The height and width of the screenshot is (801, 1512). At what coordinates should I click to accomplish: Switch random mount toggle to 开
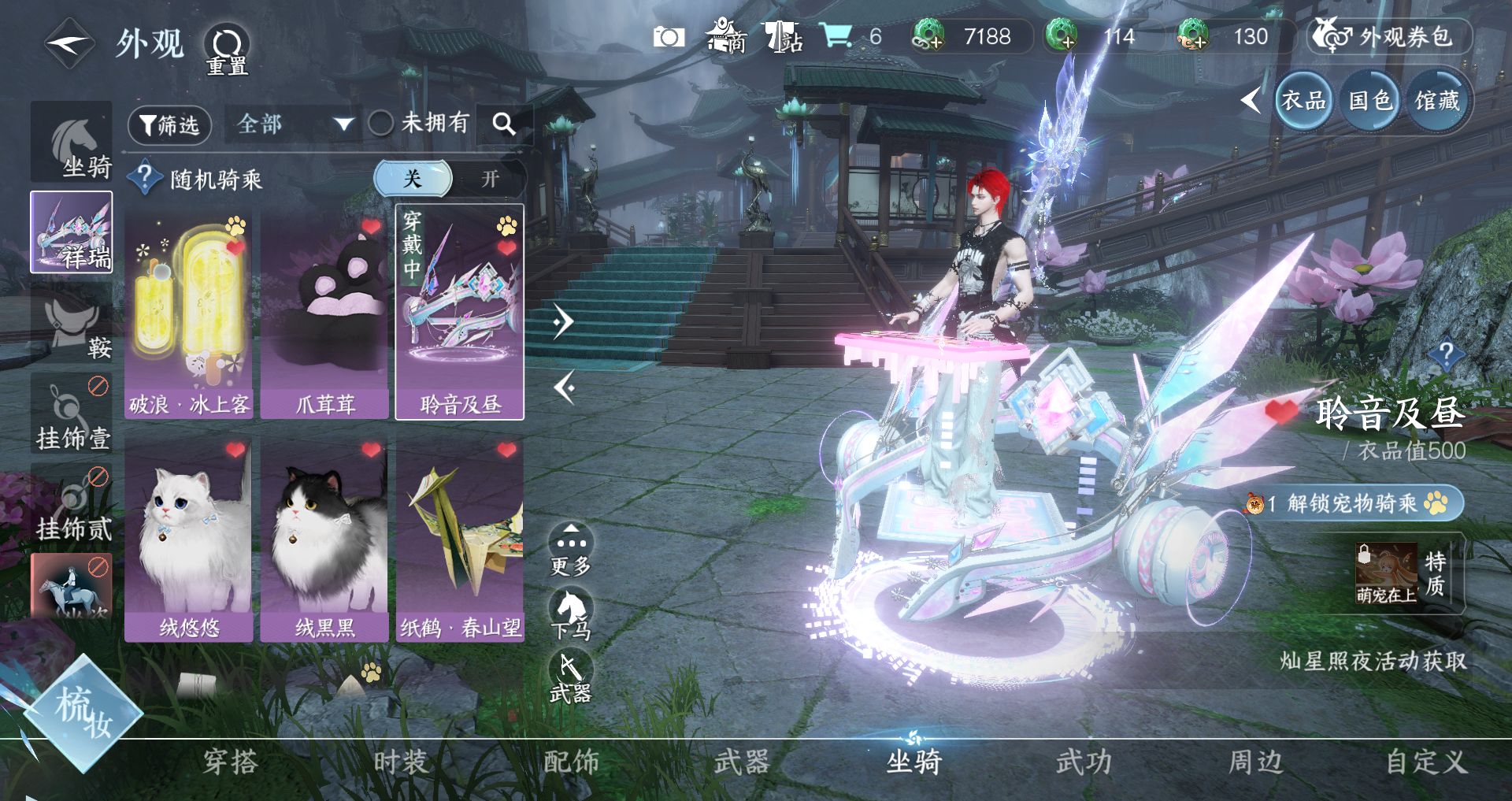click(x=490, y=179)
